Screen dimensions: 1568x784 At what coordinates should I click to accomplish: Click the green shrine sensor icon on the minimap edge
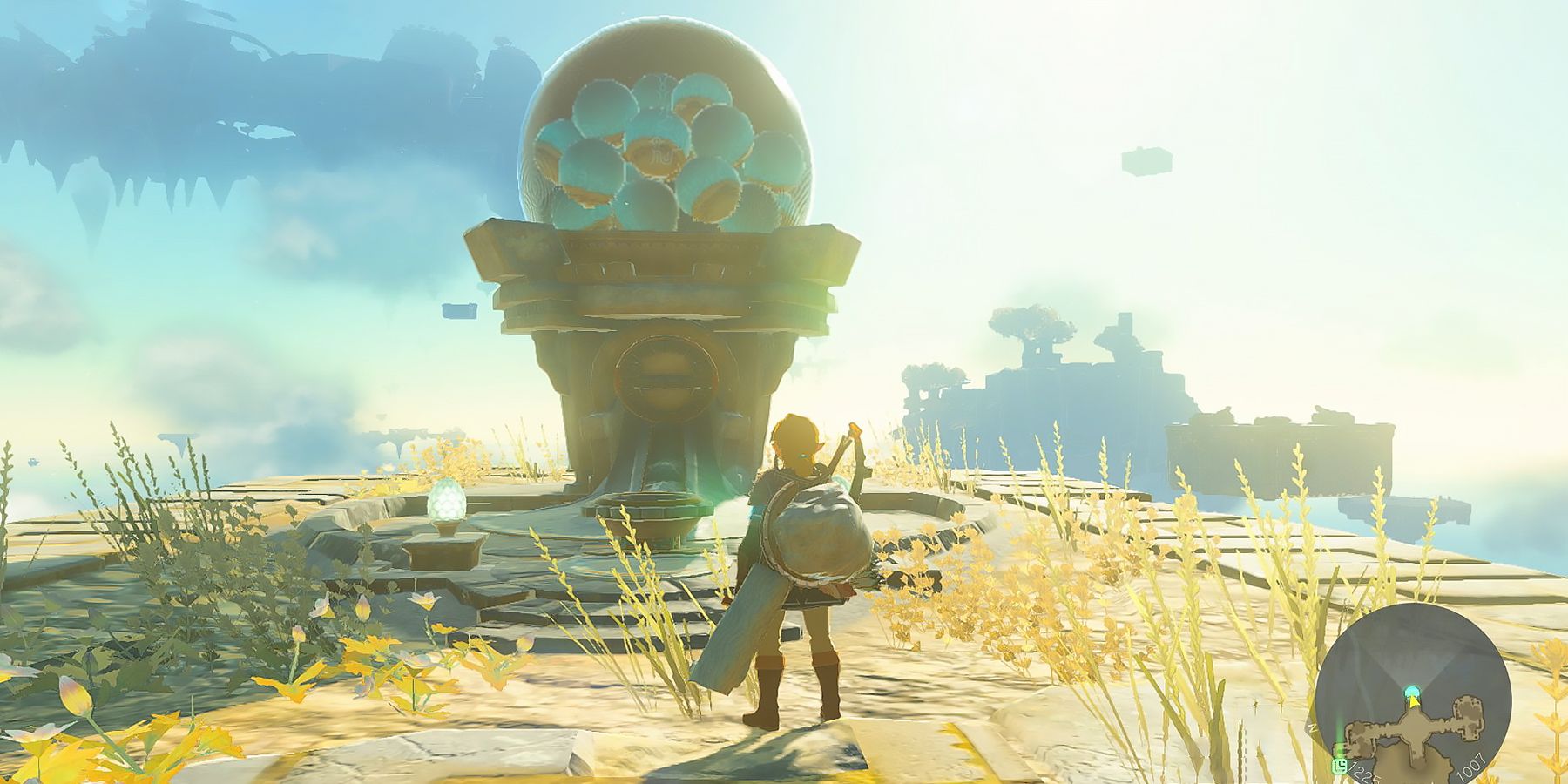(1340, 767)
